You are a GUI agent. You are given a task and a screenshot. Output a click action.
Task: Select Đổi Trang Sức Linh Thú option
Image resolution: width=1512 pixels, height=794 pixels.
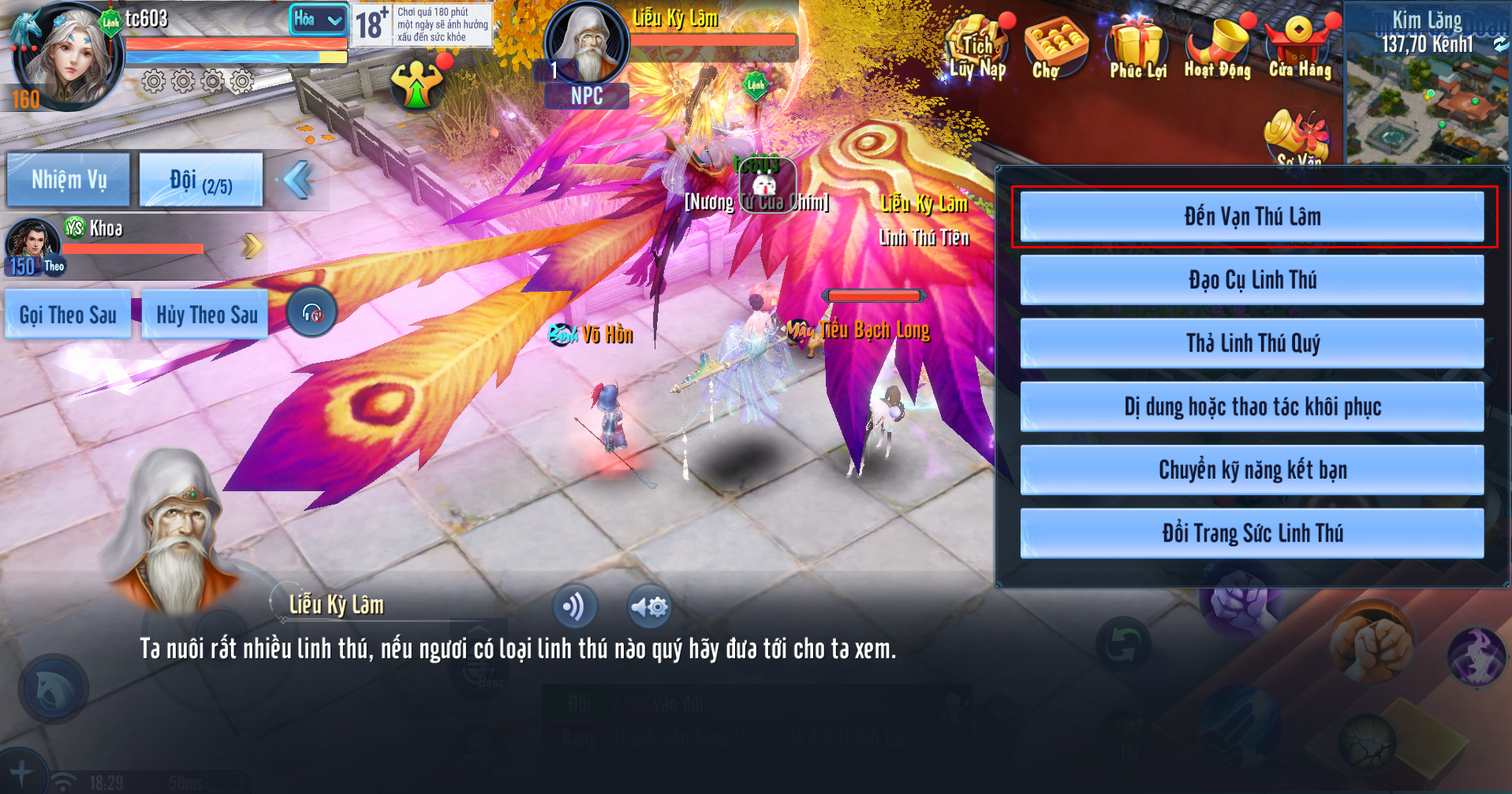coord(1252,533)
